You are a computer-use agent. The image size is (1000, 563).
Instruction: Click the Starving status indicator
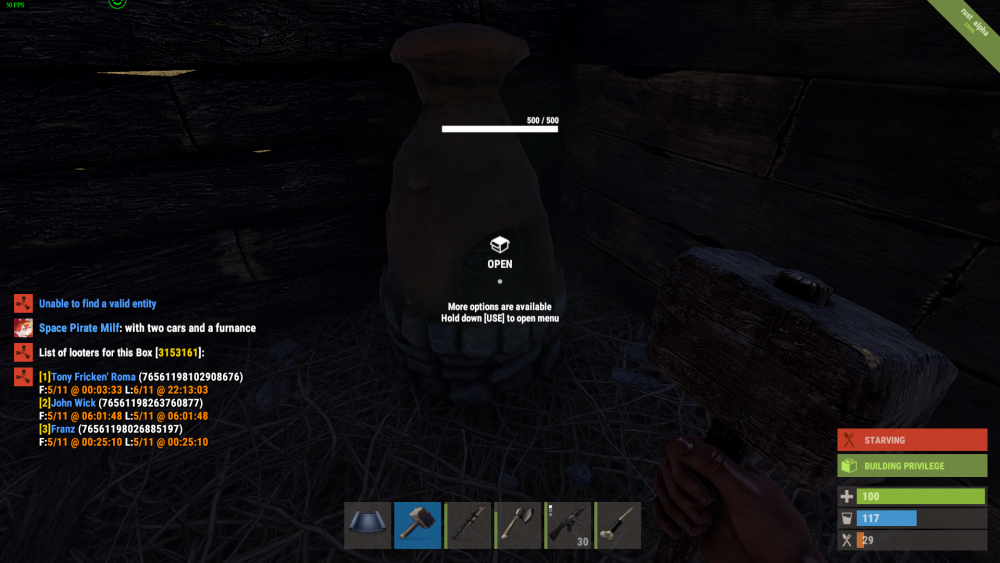[911, 440]
